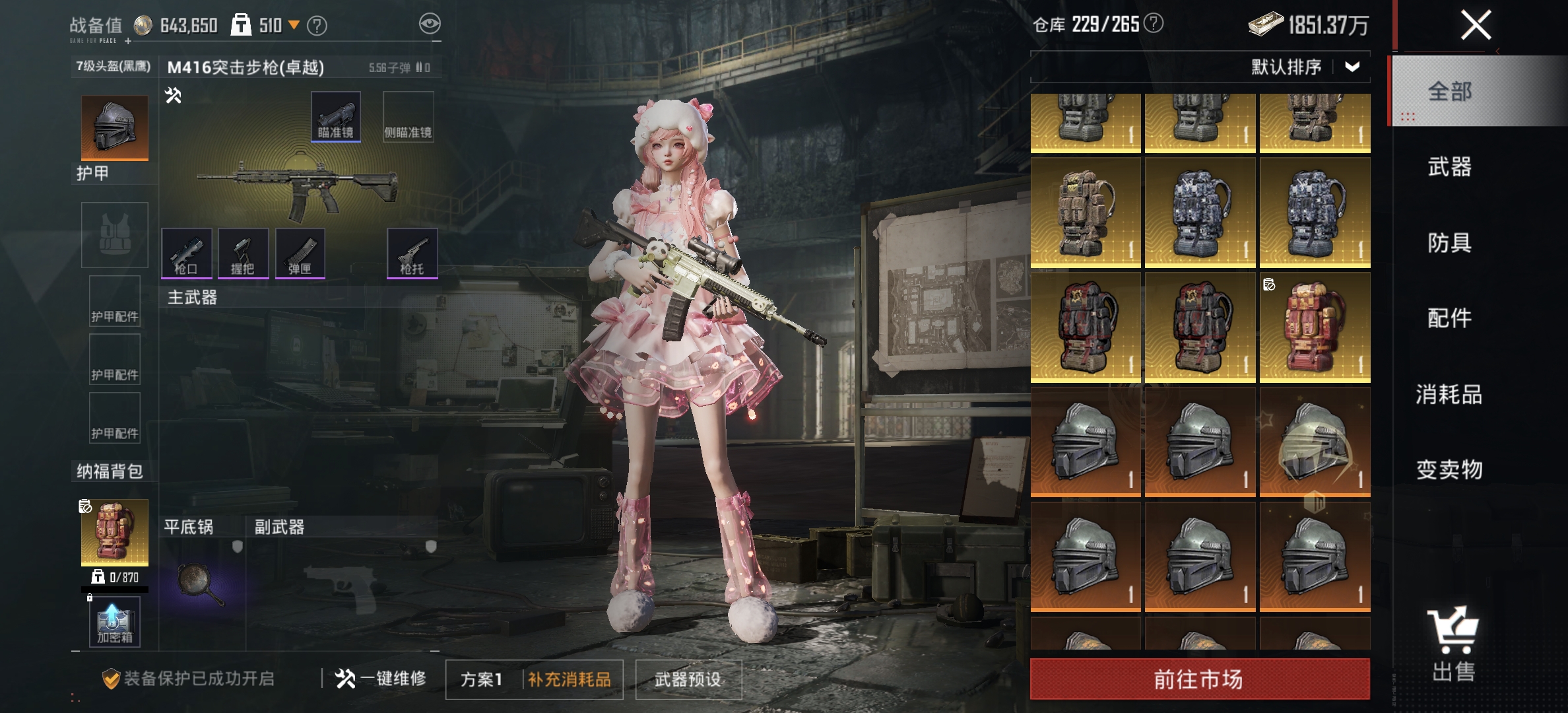
Task: Select the 枪口 muzzle attachment slot
Action: click(x=187, y=254)
